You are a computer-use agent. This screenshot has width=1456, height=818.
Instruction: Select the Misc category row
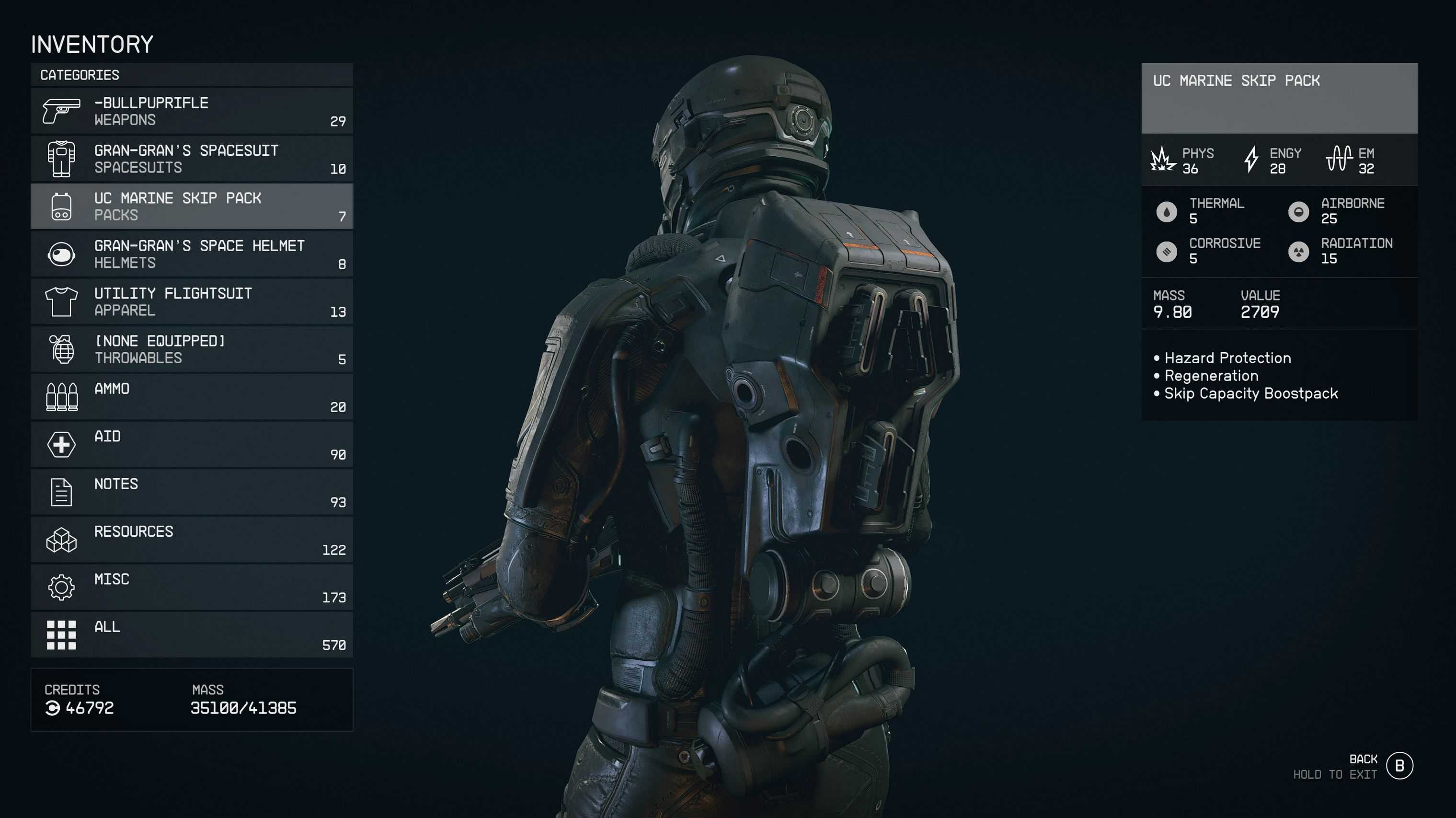click(x=192, y=588)
